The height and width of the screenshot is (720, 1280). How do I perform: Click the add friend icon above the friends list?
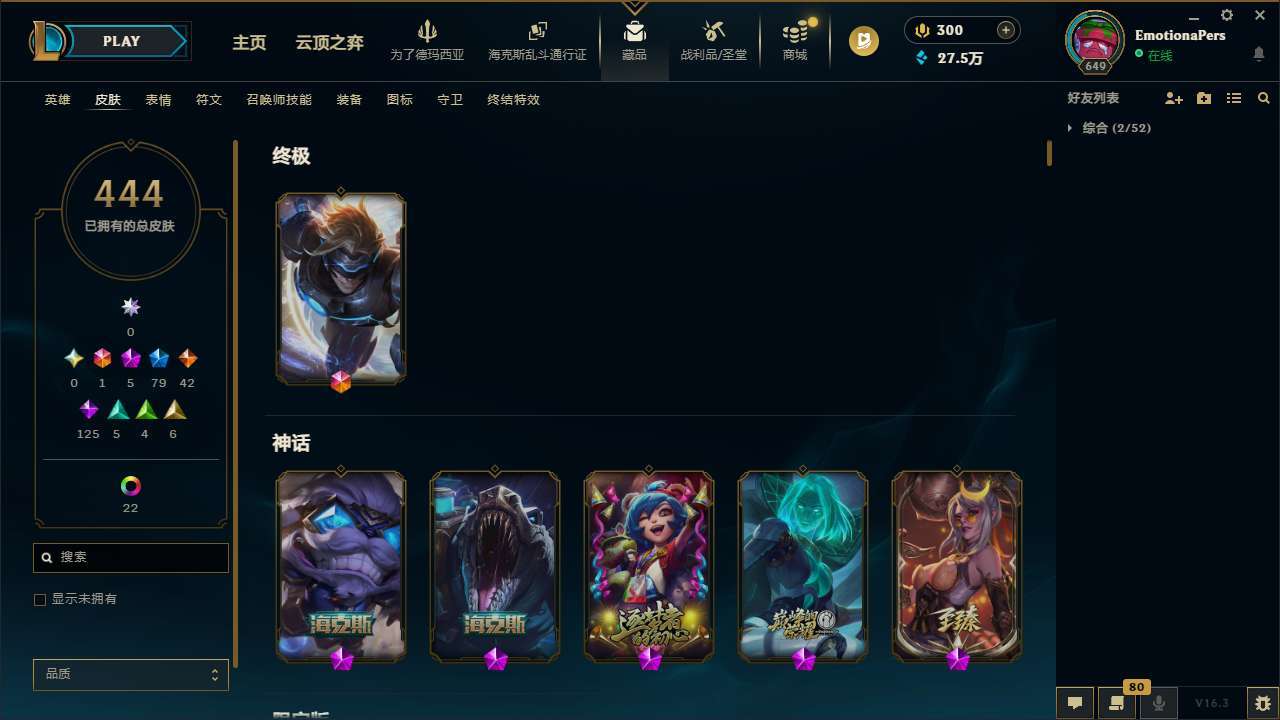(1174, 98)
